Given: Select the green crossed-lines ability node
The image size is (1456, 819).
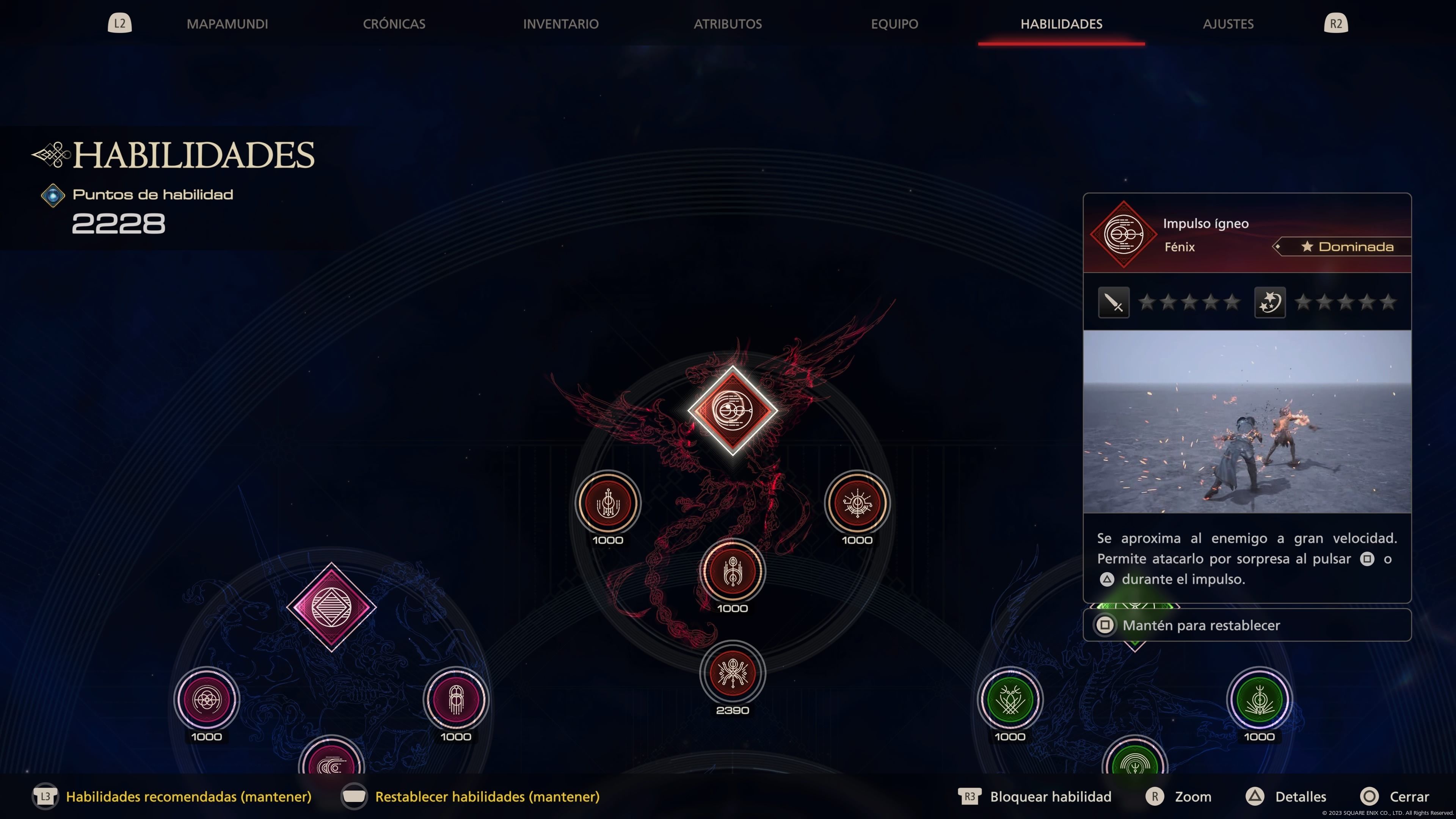Looking at the screenshot, I should coord(1010,700).
